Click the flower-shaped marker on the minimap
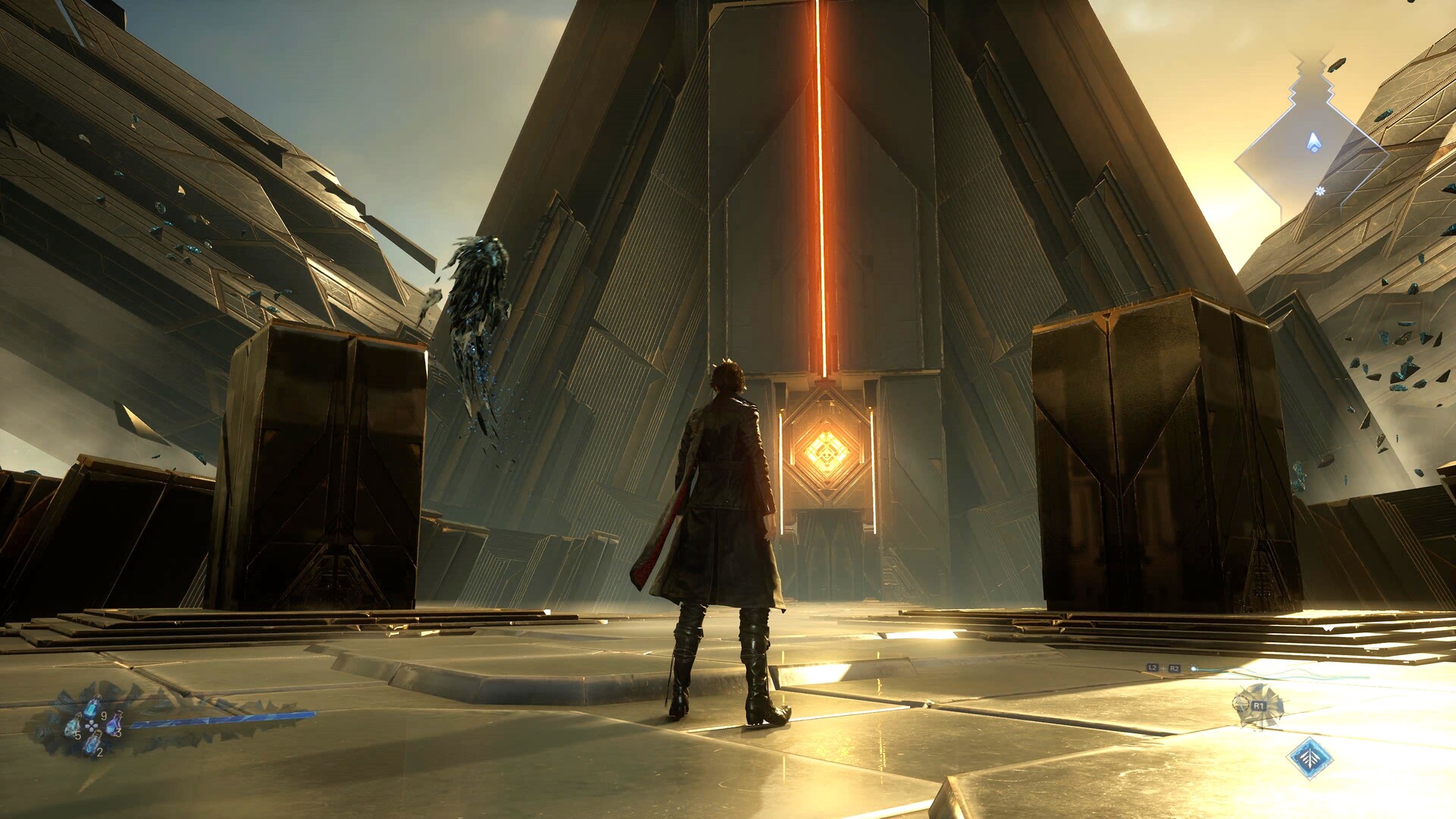This screenshot has width=1456, height=819. [1320, 191]
